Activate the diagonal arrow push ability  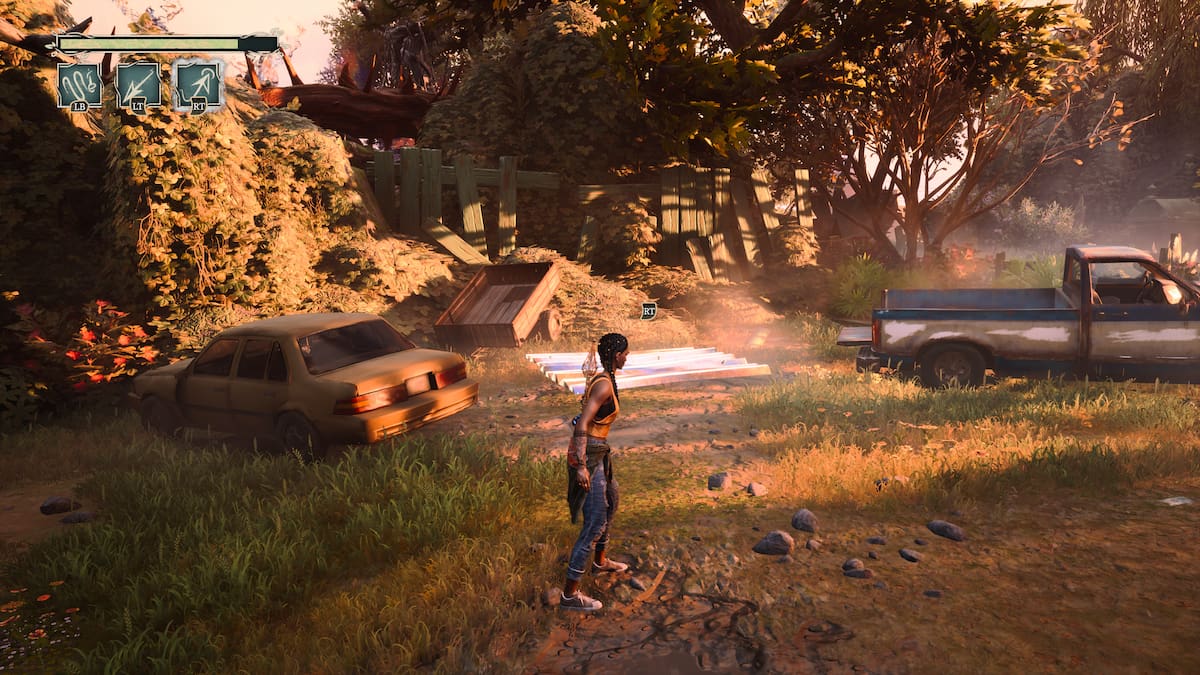pos(138,85)
